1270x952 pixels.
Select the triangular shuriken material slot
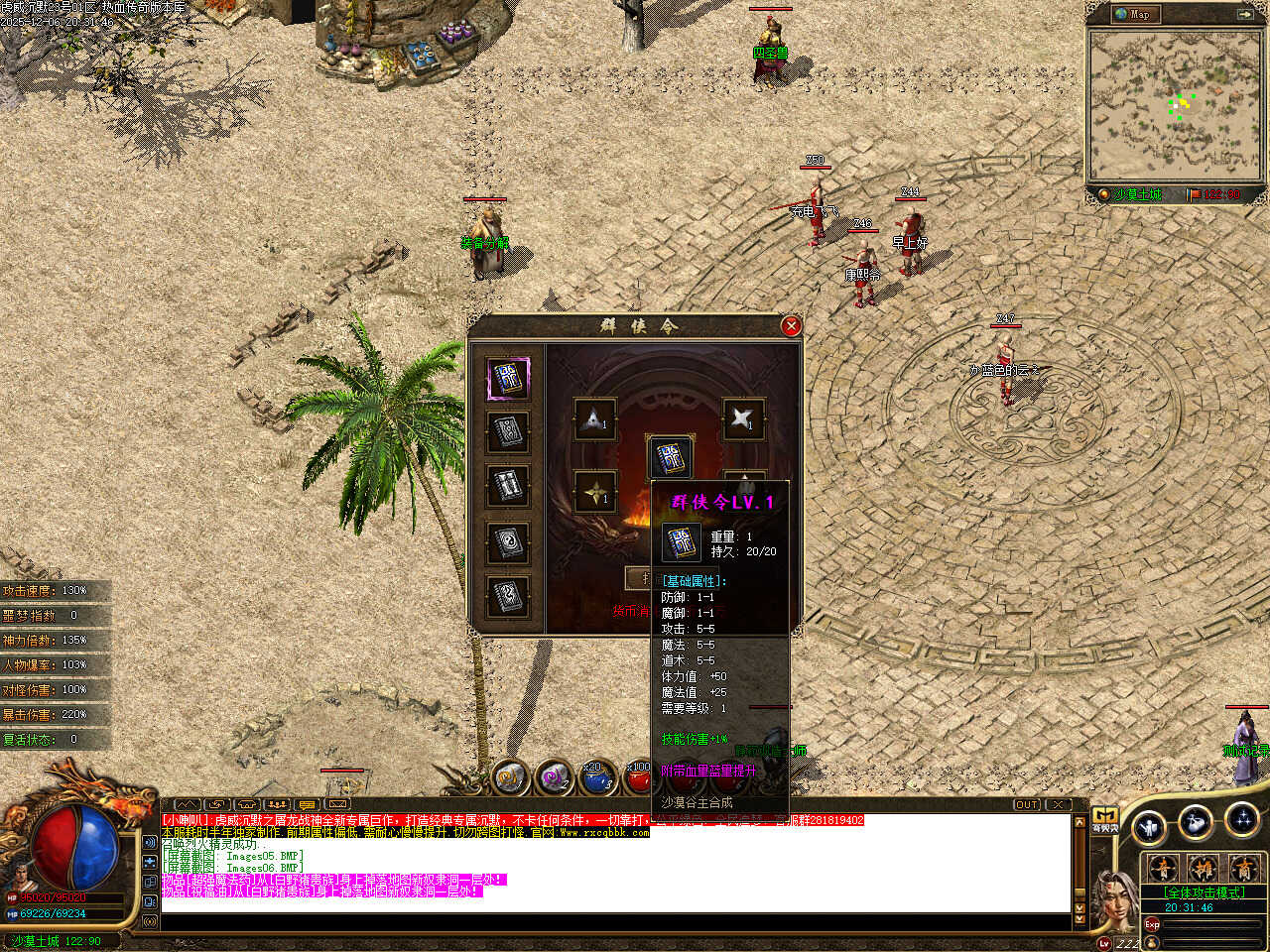[594, 419]
